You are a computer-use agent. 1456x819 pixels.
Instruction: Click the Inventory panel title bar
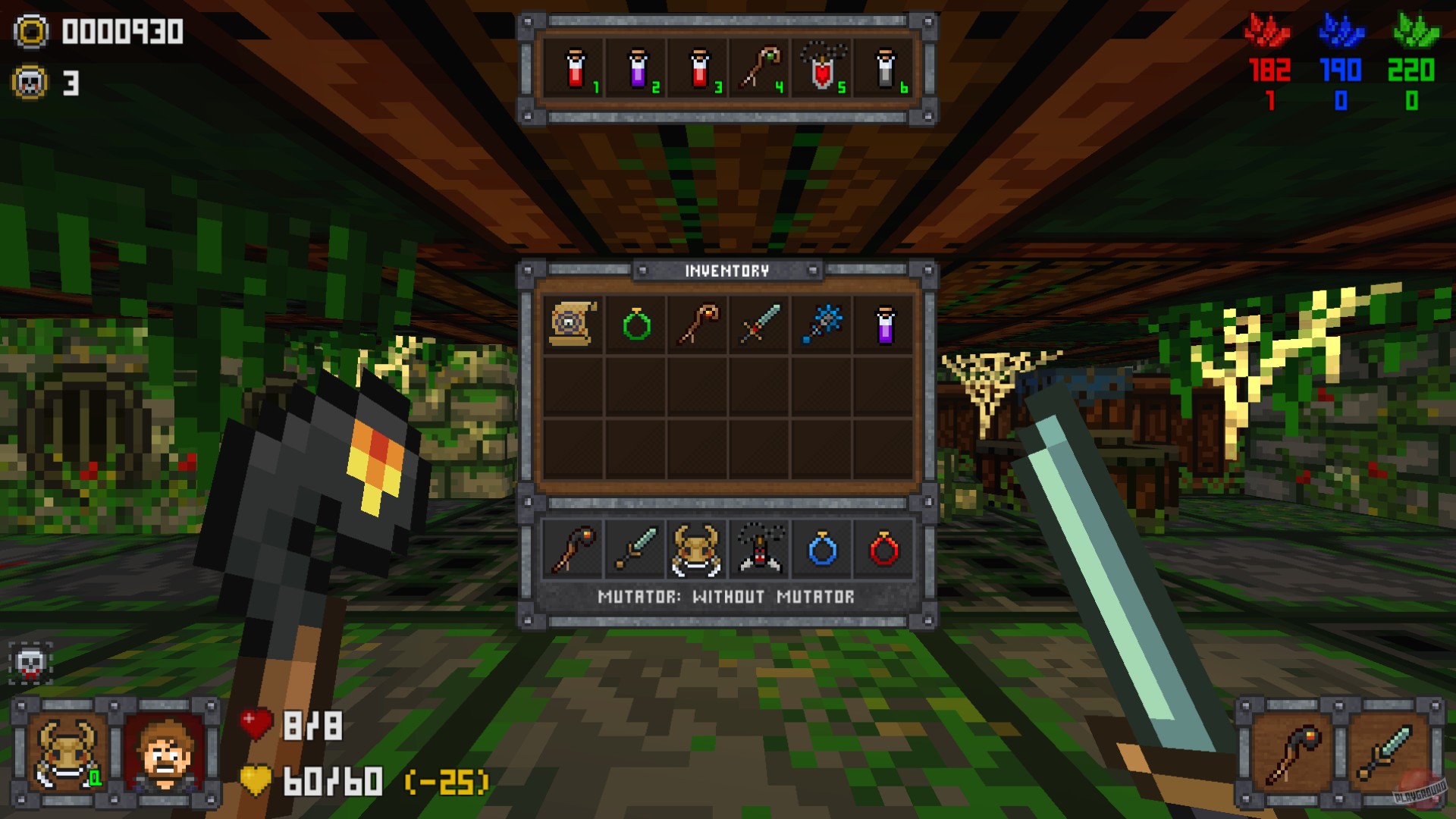[727, 270]
